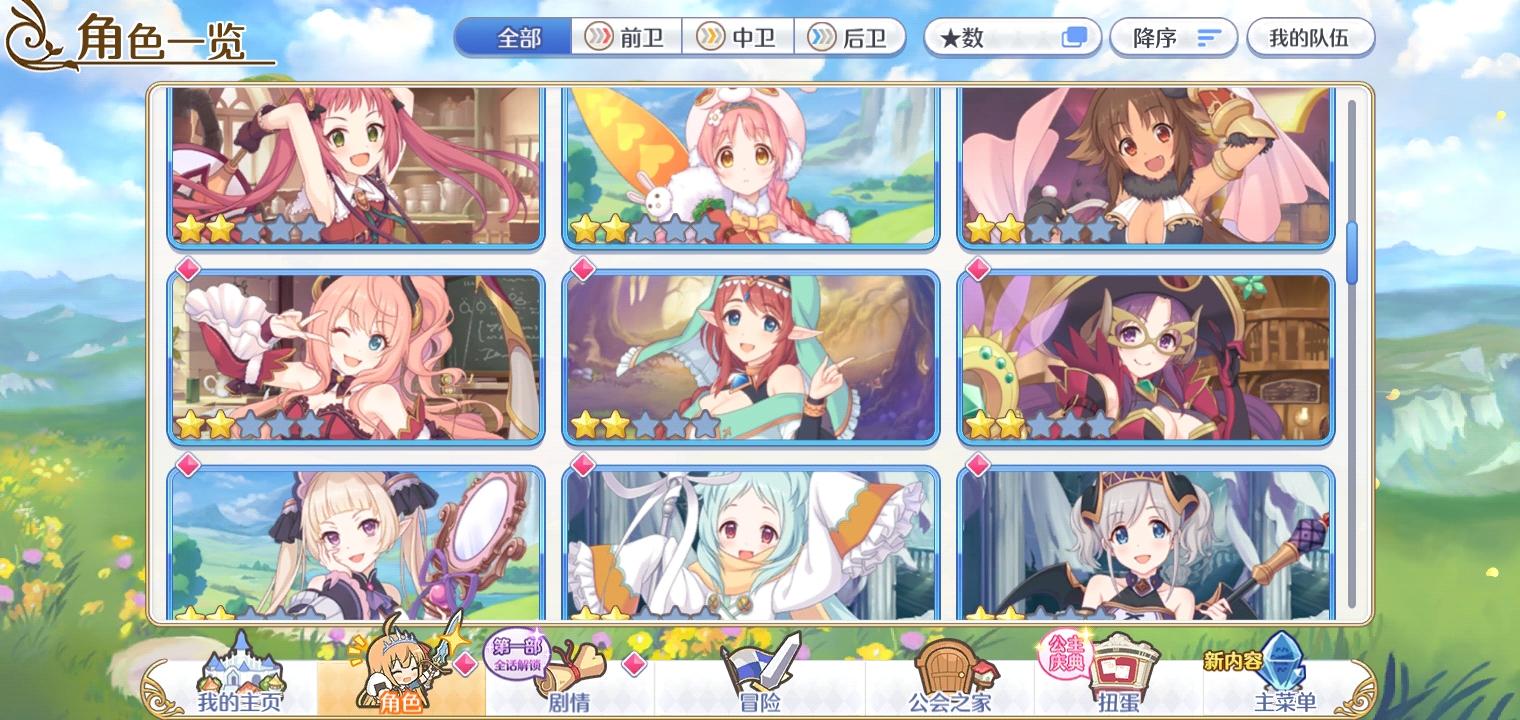
Task: Open 我的队伍 my teams
Action: (1311, 36)
